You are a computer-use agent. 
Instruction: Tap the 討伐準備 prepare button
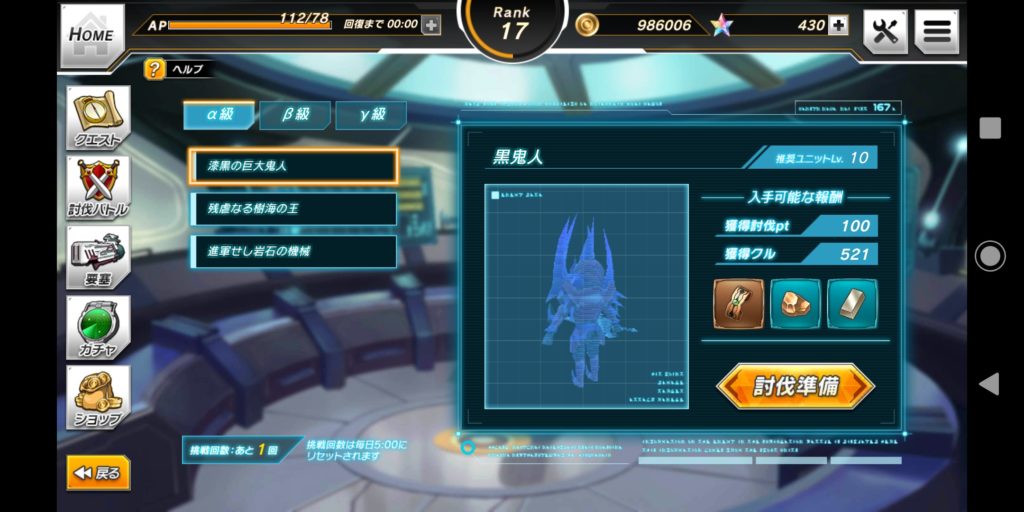tap(795, 387)
